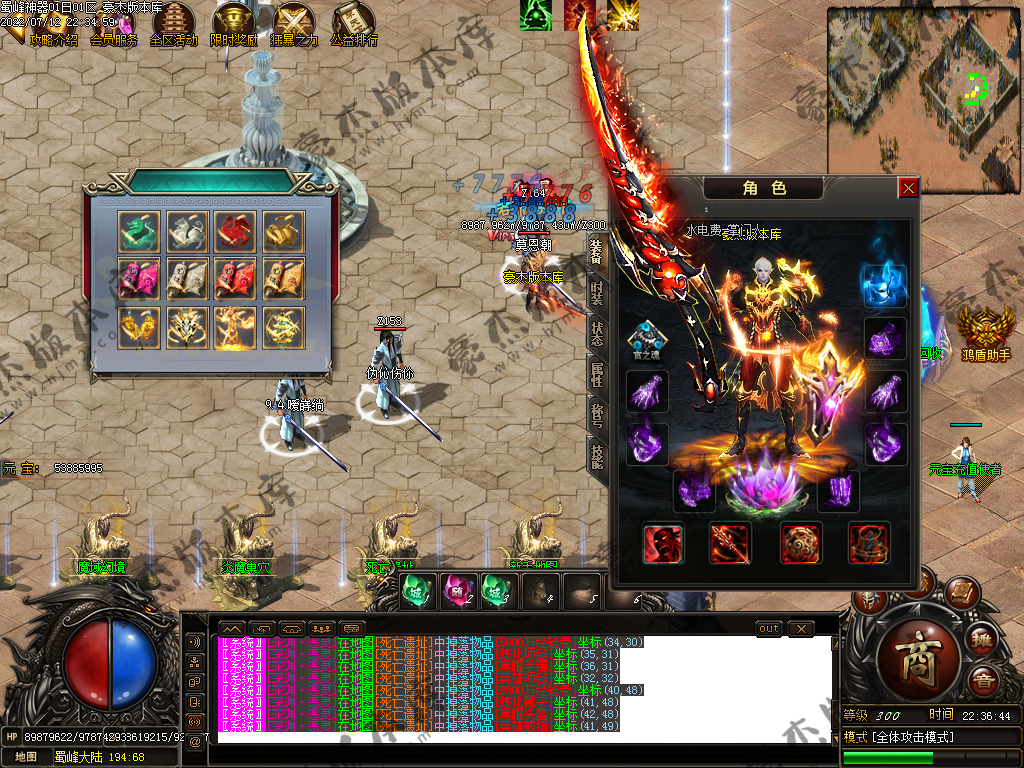Click the 盲之魂 soul slot
Screen dimensions: 1024x768
pyautogui.click(x=647, y=338)
